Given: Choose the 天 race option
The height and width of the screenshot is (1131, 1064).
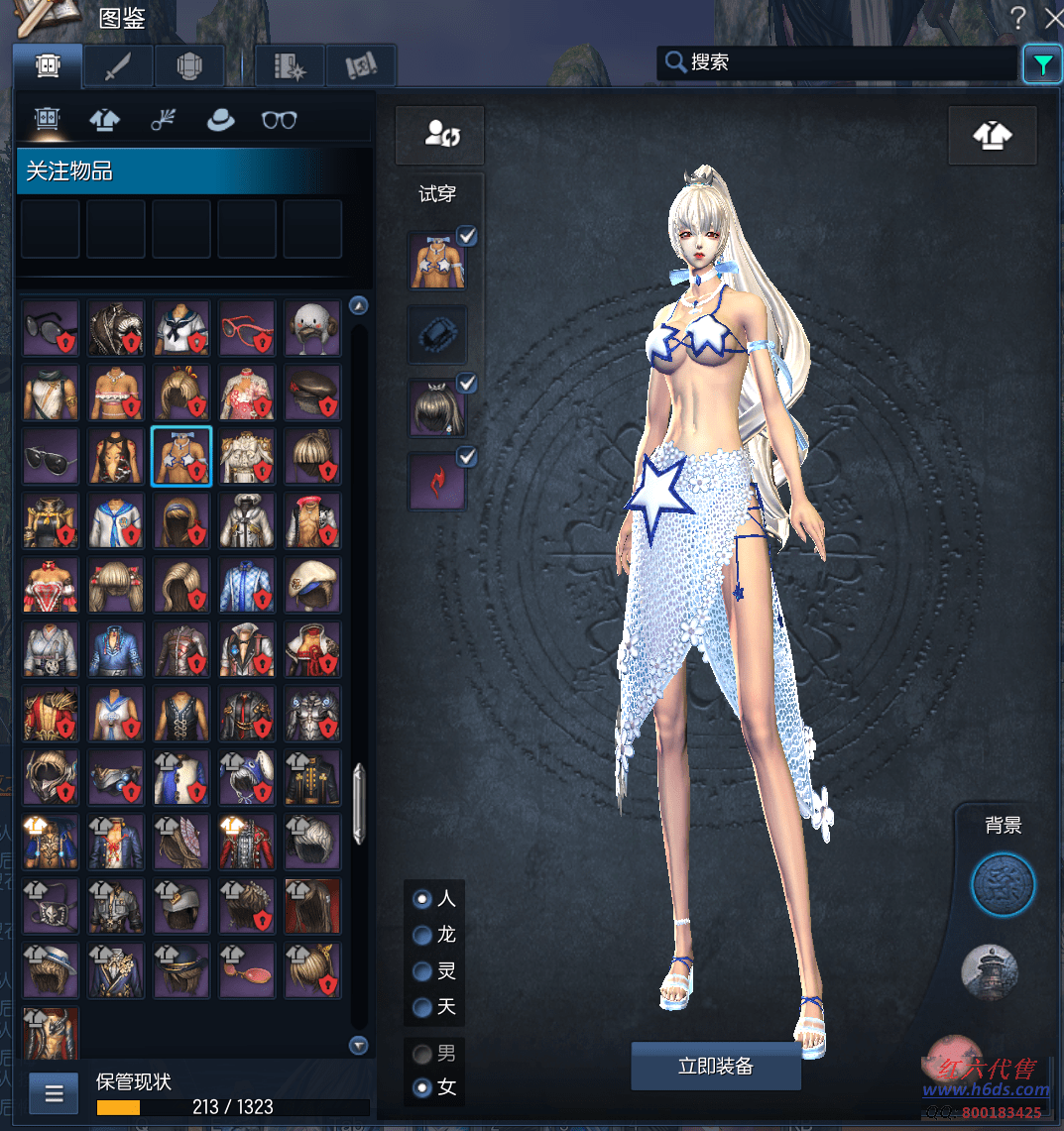Looking at the screenshot, I should [423, 1007].
